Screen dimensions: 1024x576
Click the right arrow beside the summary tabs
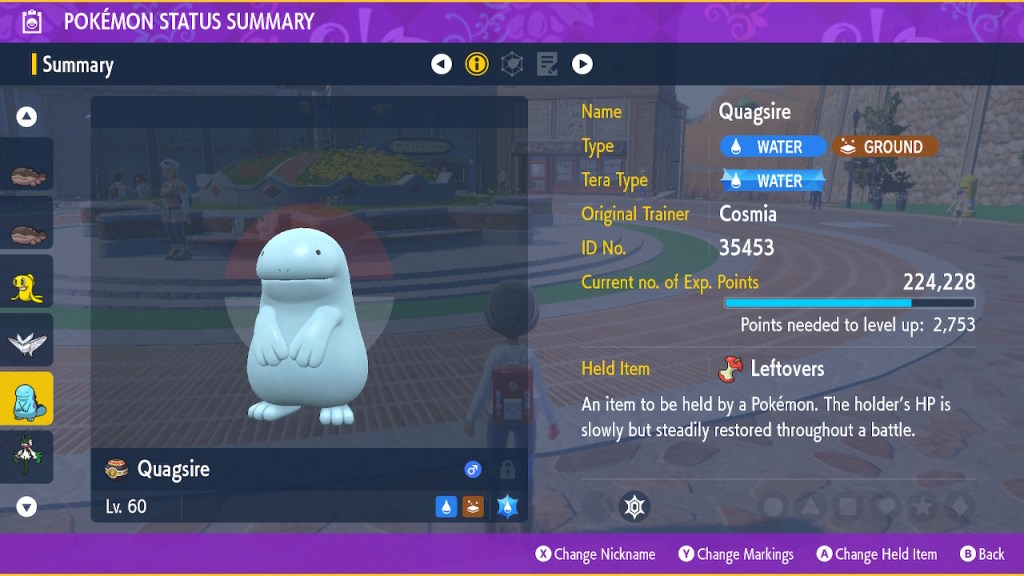[x=582, y=65]
